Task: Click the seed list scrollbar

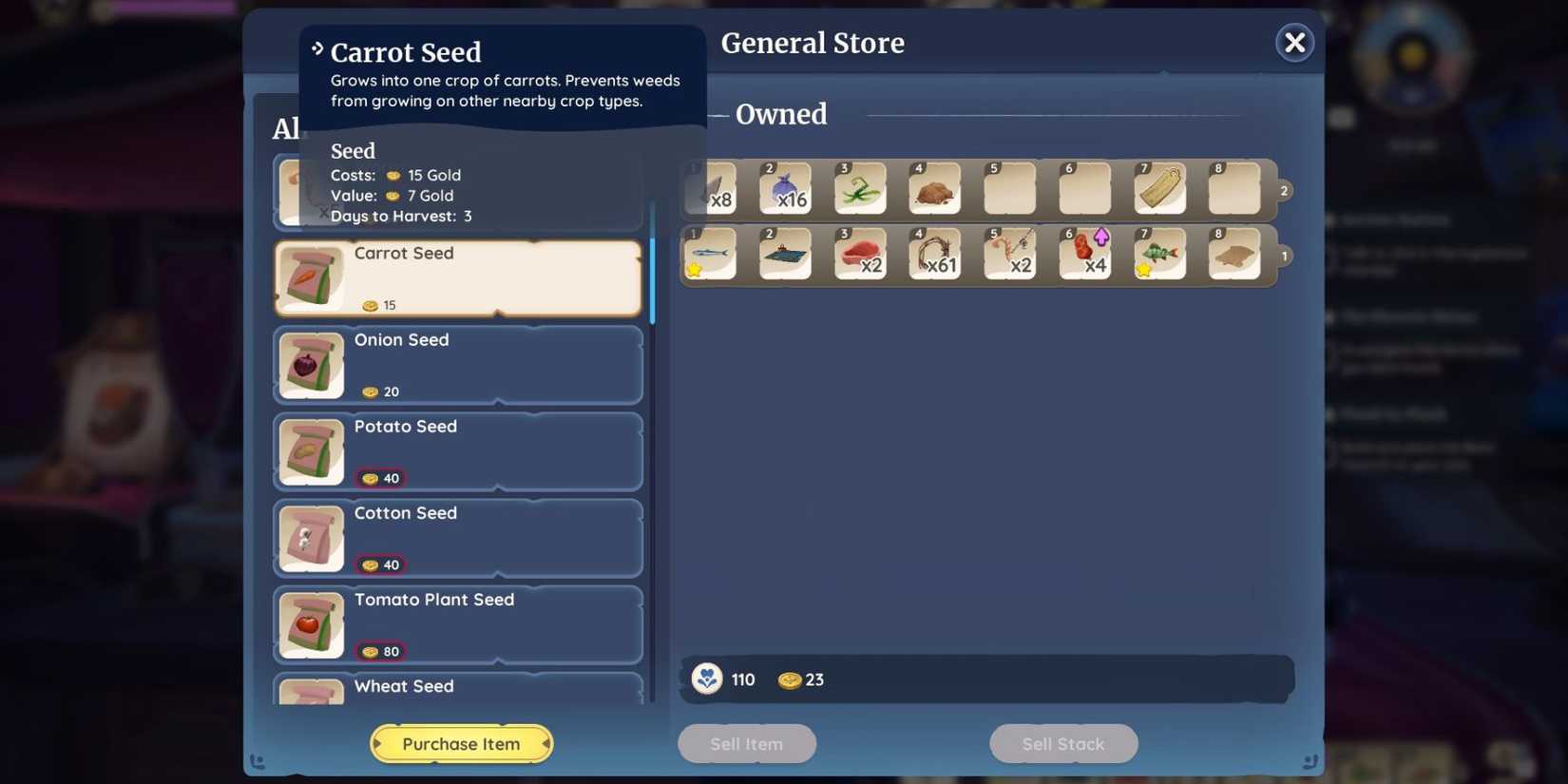Action: pos(654,276)
